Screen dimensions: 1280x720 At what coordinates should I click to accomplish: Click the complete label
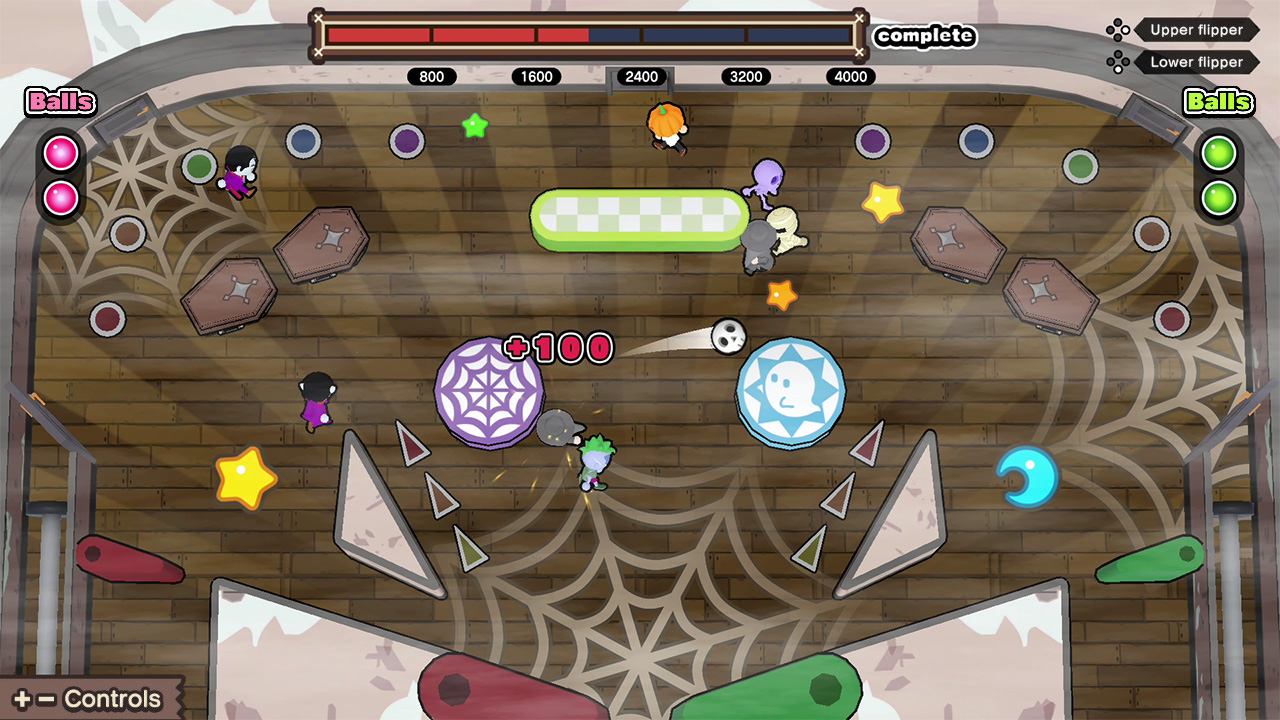(925, 37)
